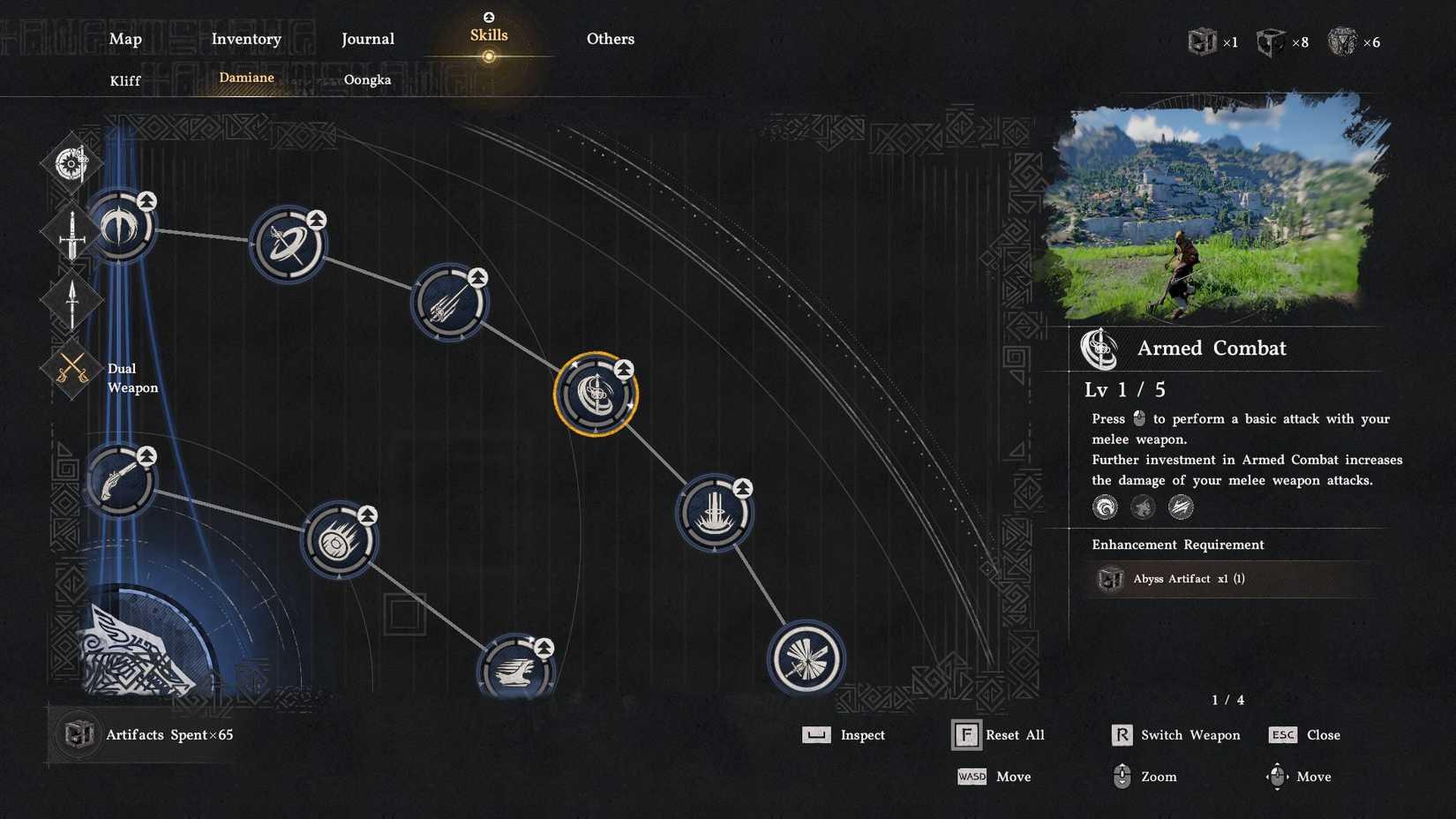Select the orbiting ring skill node
1456x819 pixels.
(288, 245)
